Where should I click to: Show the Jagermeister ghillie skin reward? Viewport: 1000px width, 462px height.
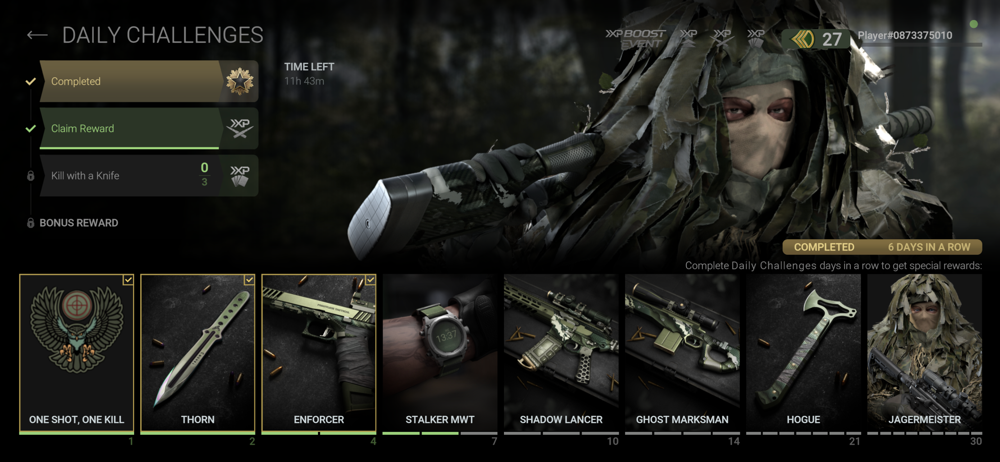click(x=925, y=353)
